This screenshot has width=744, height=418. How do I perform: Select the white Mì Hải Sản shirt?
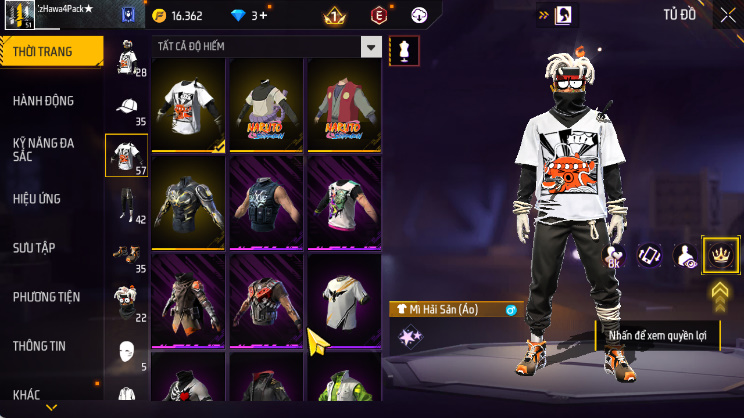pos(190,104)
